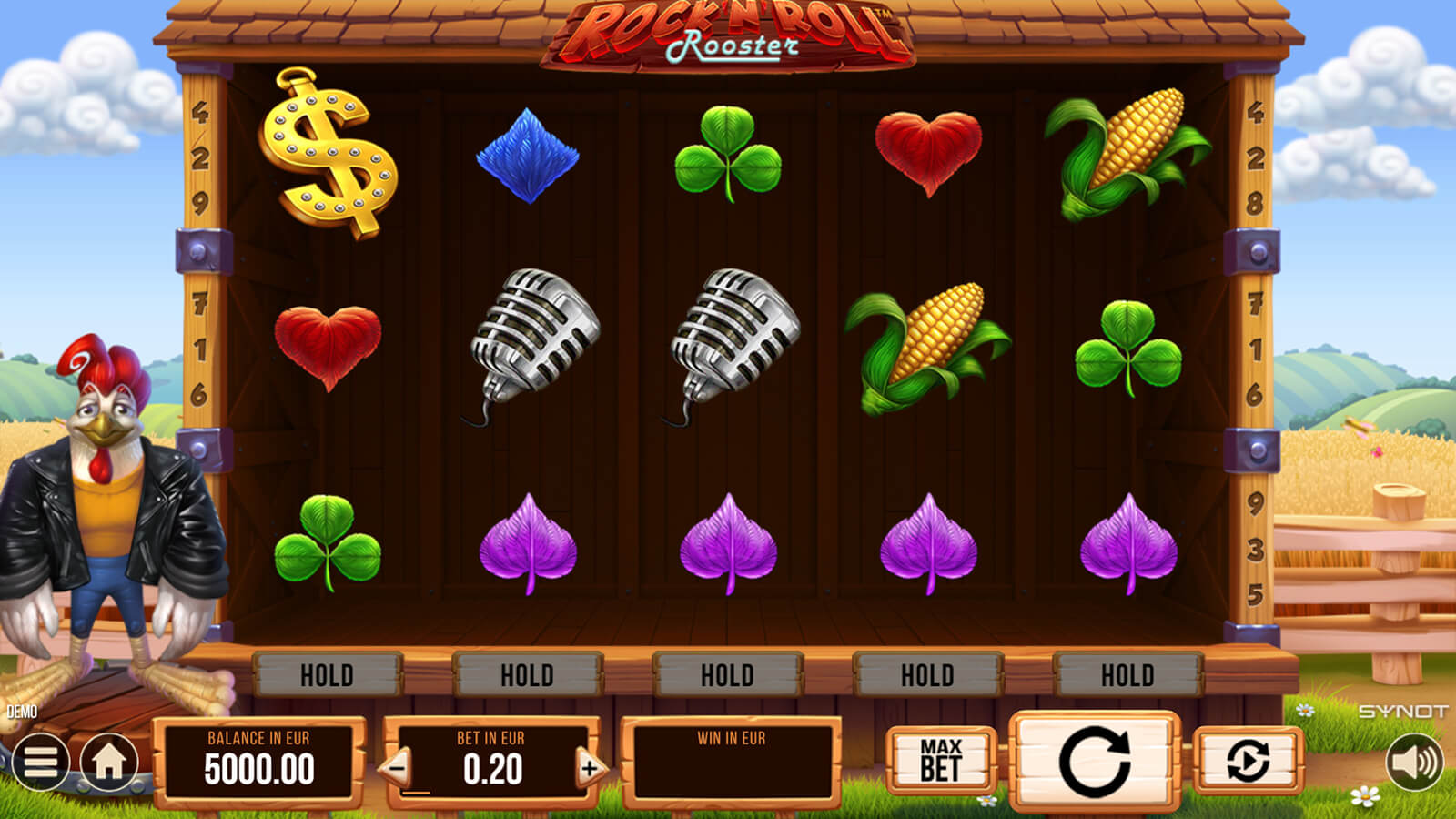The image size is (1456, 819).
Task: Click HOLD beneath the dollar-sign reel
Action: pyautogui.click(x=327, y=675)
